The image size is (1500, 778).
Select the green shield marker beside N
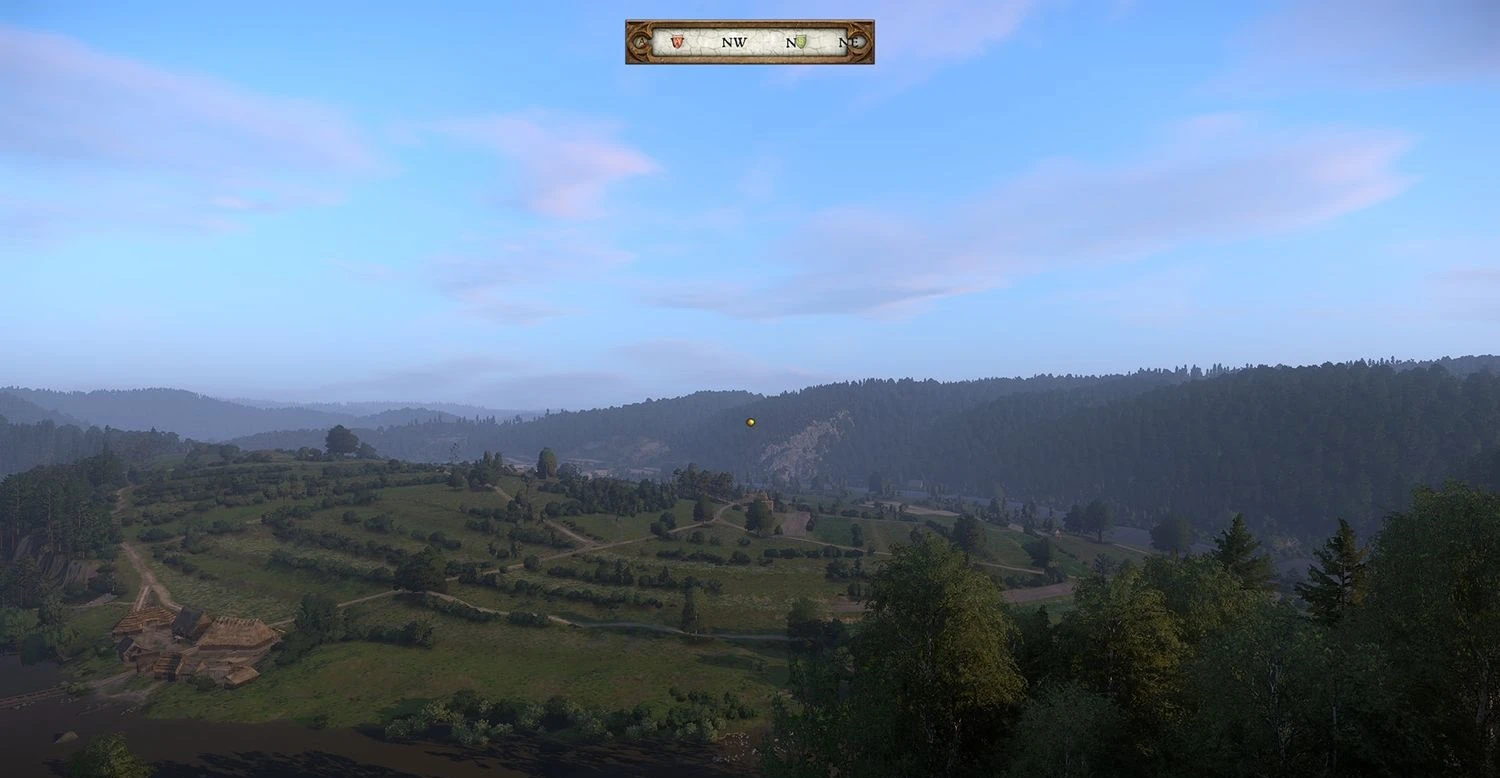point(801,42)
